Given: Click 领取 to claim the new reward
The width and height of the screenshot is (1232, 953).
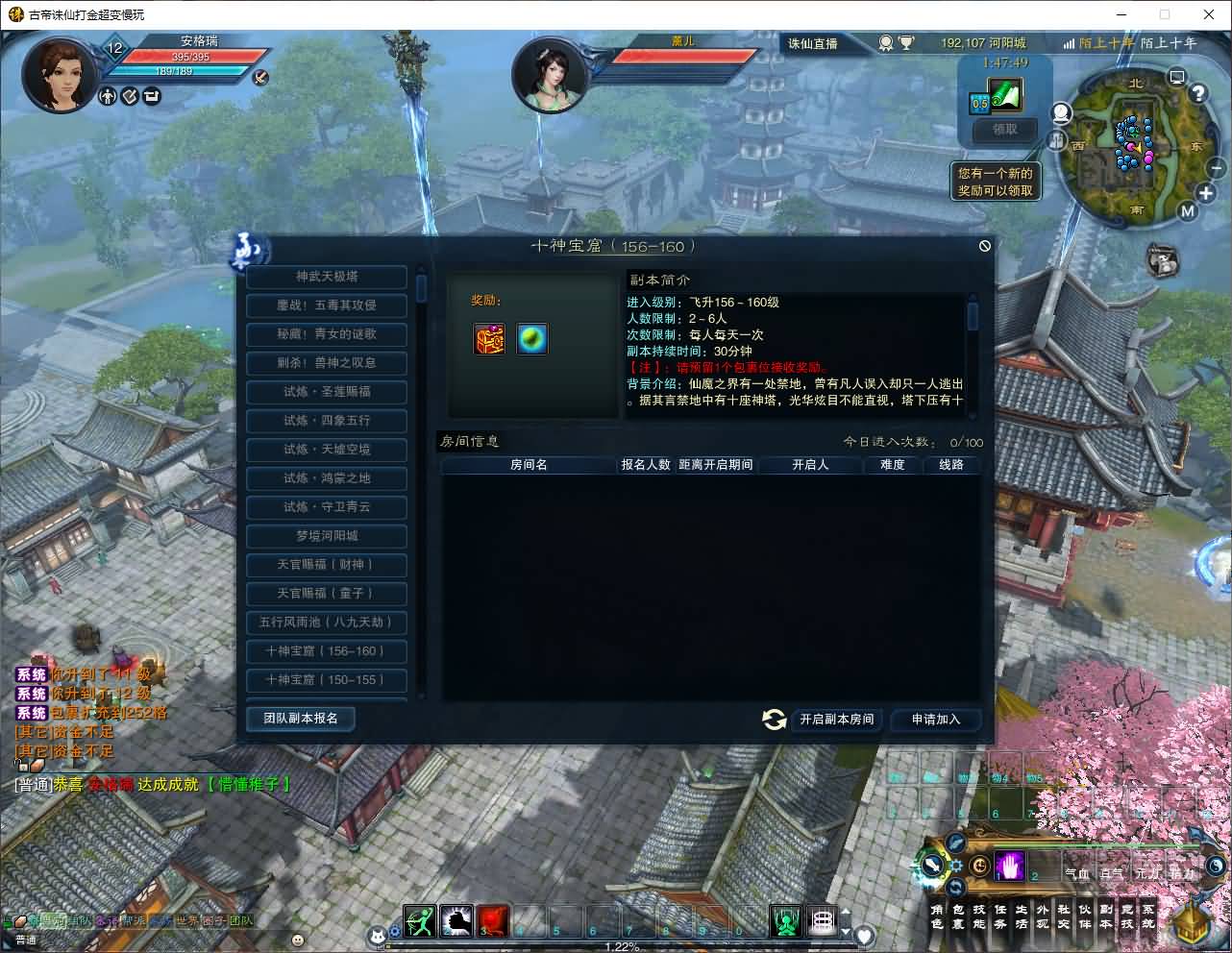Looking at the screenshot, I should (1003, 129).
